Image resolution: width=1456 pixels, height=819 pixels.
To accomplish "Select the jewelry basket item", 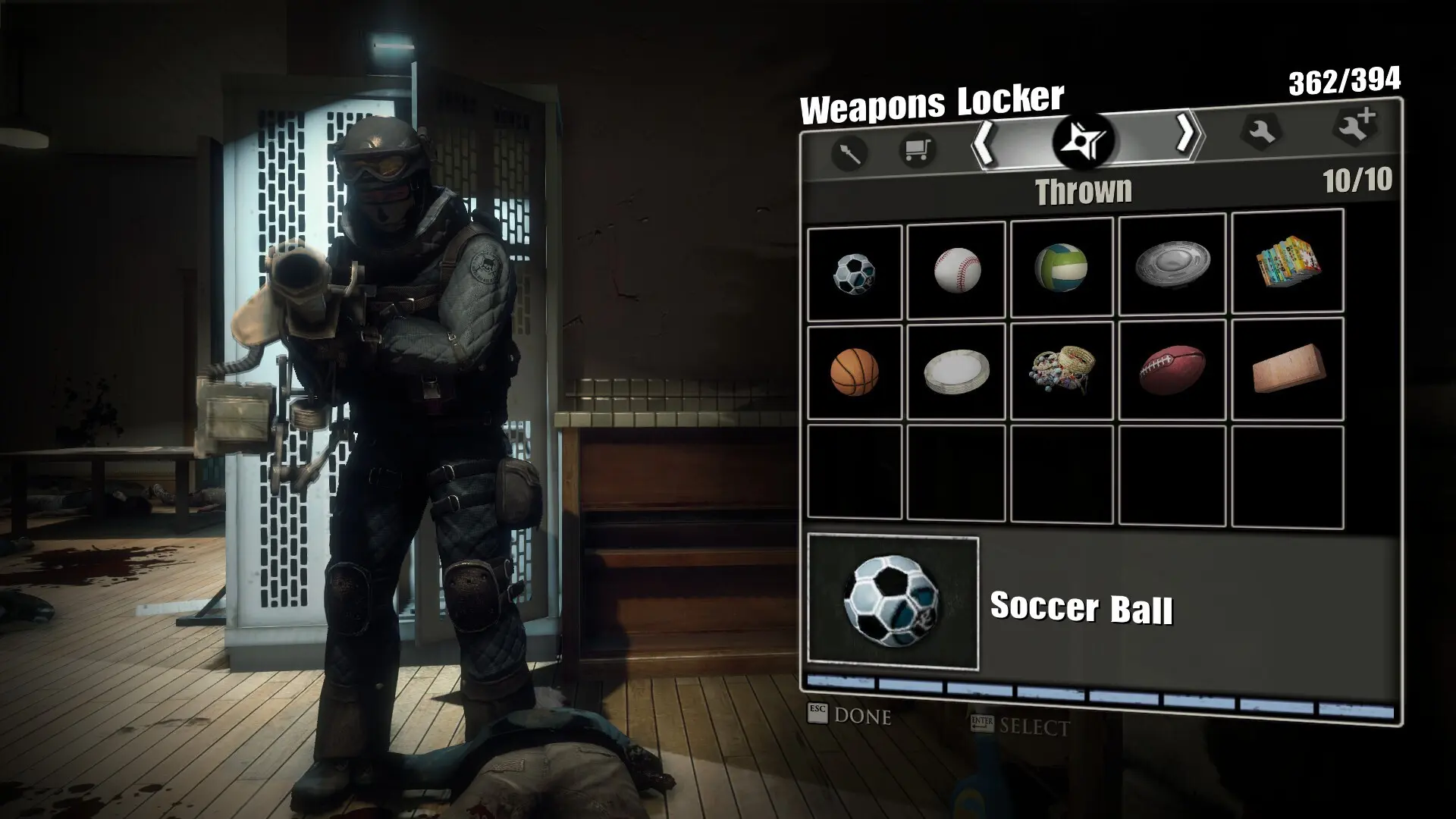I will [1061, 370].
